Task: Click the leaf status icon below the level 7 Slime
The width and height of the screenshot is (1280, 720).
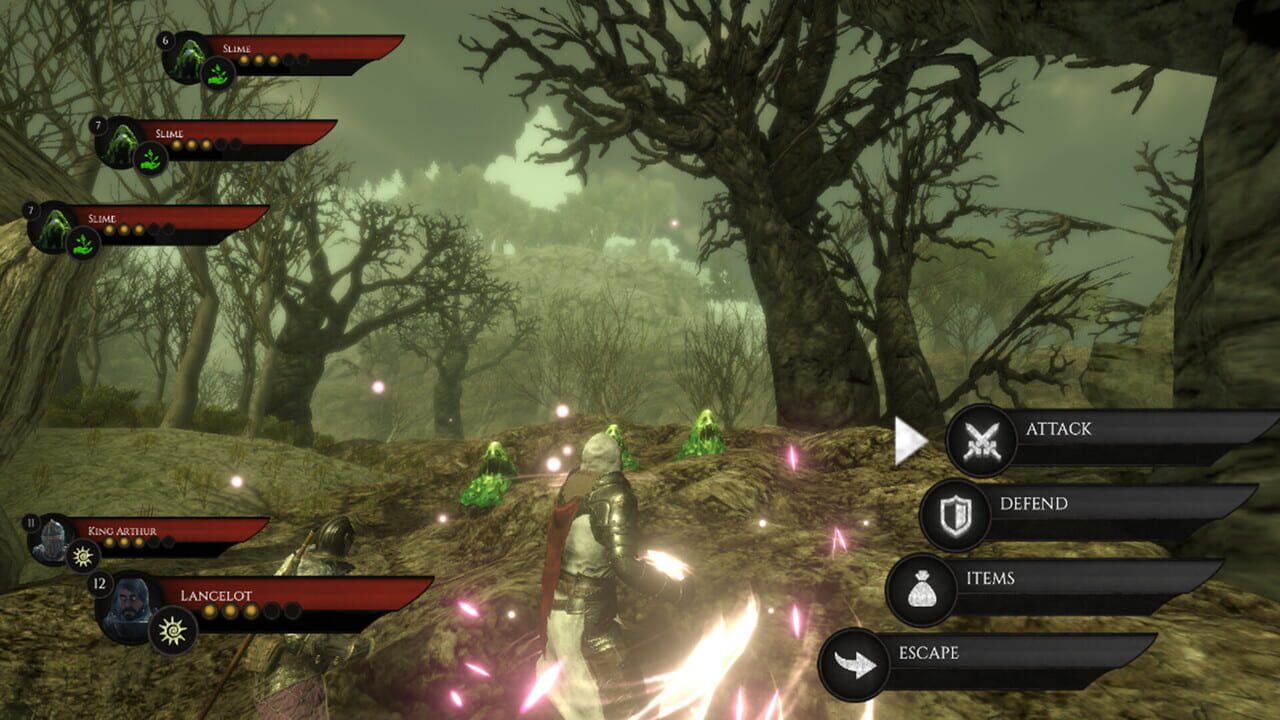Action: tap(149, 158)
